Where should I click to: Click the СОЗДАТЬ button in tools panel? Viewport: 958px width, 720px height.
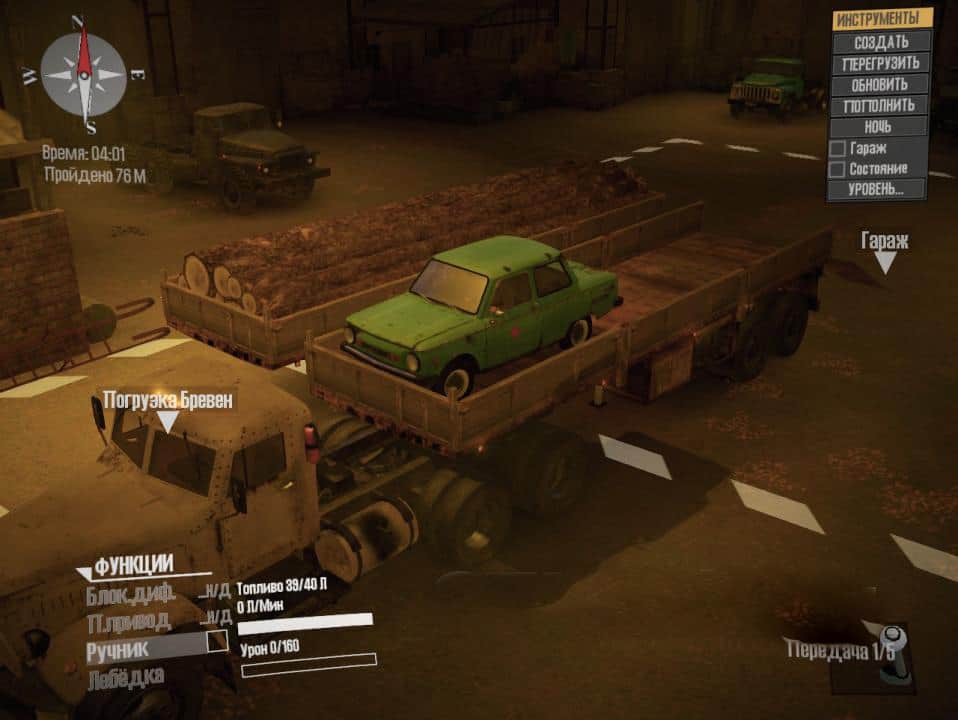[x=880, y=42]
